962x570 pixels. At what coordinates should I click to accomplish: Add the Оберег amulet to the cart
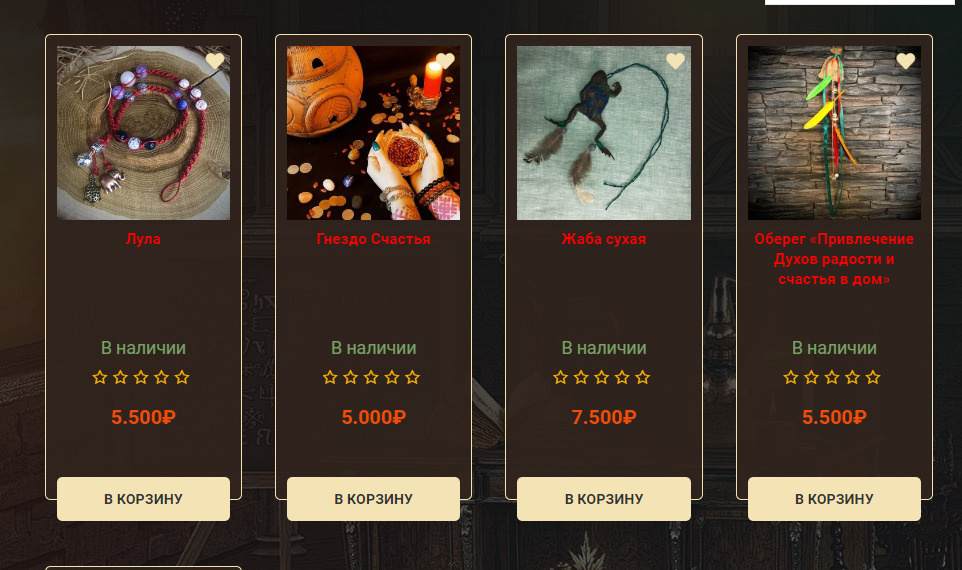(834, 499)
